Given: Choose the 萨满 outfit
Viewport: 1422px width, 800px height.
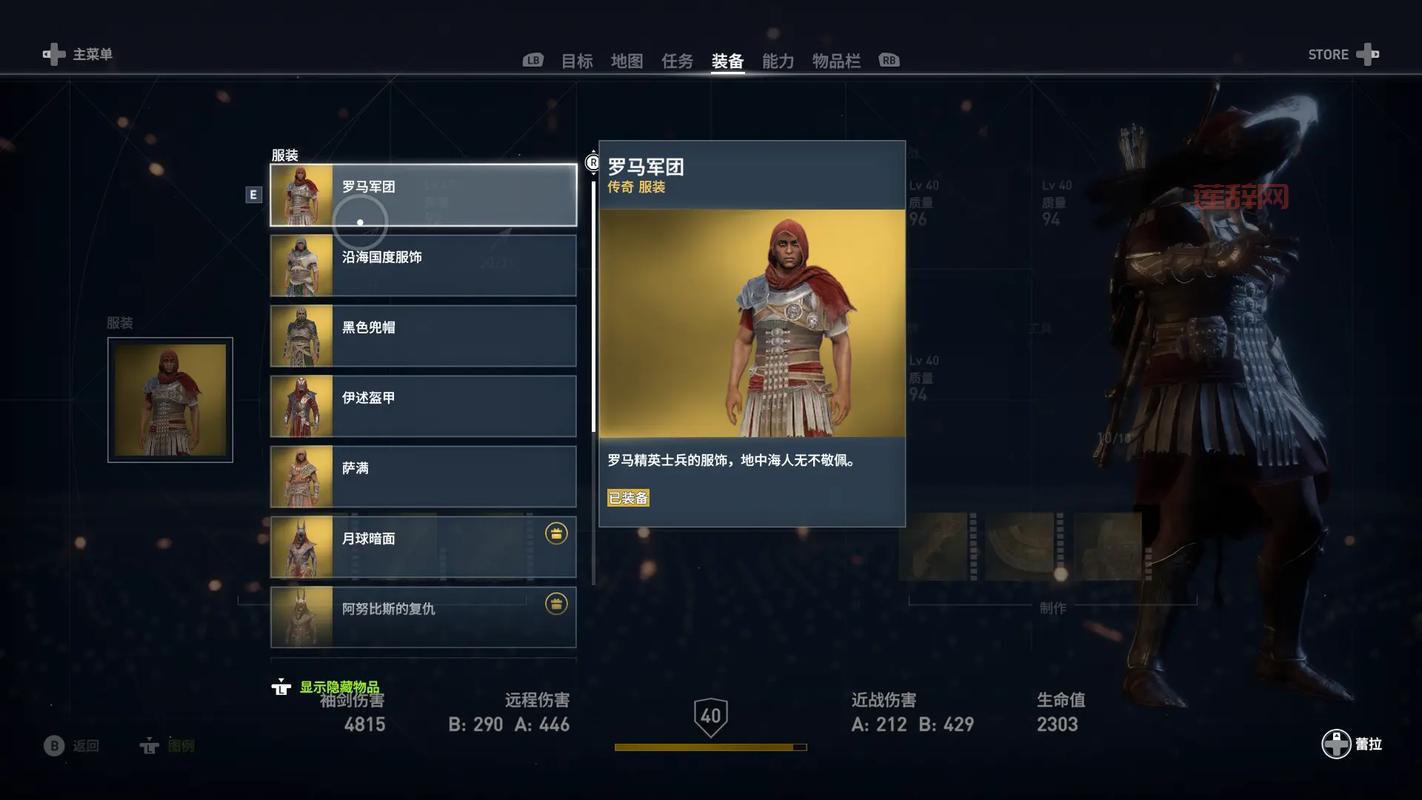Looking at the screenshot, I should [423, 476].
